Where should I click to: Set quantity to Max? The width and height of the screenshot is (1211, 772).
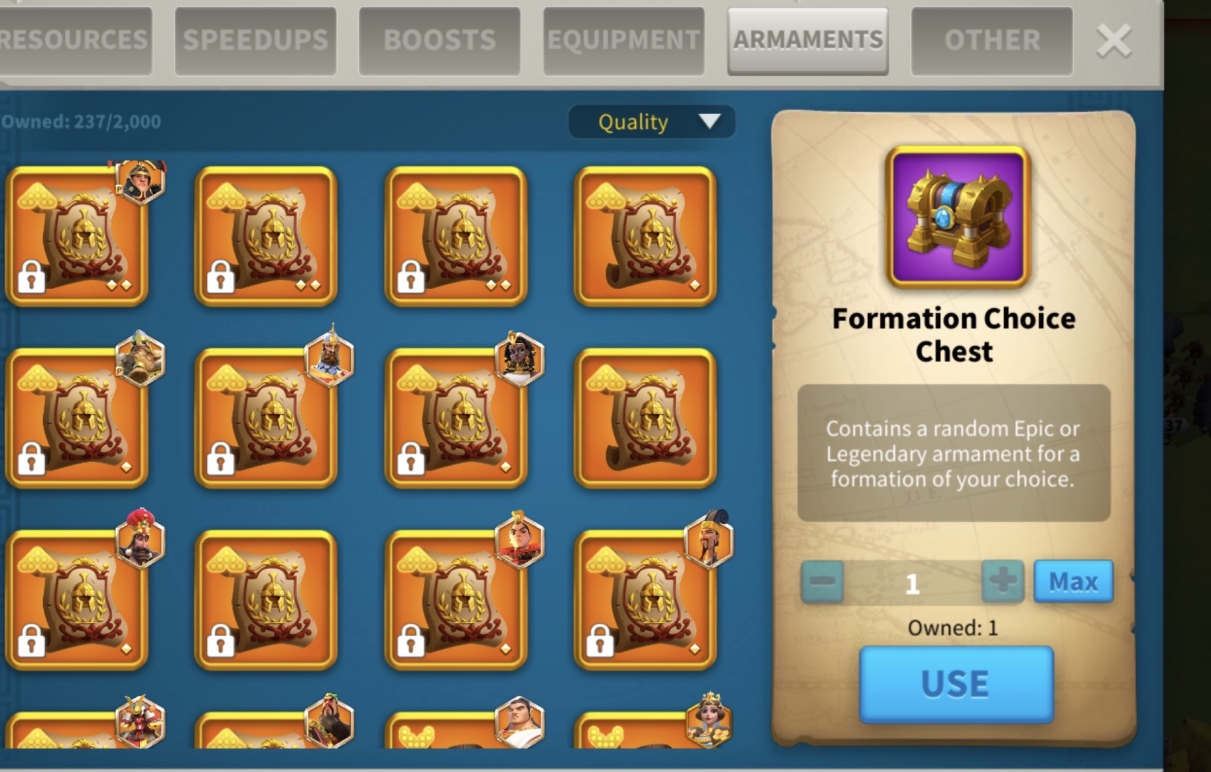1073,581
